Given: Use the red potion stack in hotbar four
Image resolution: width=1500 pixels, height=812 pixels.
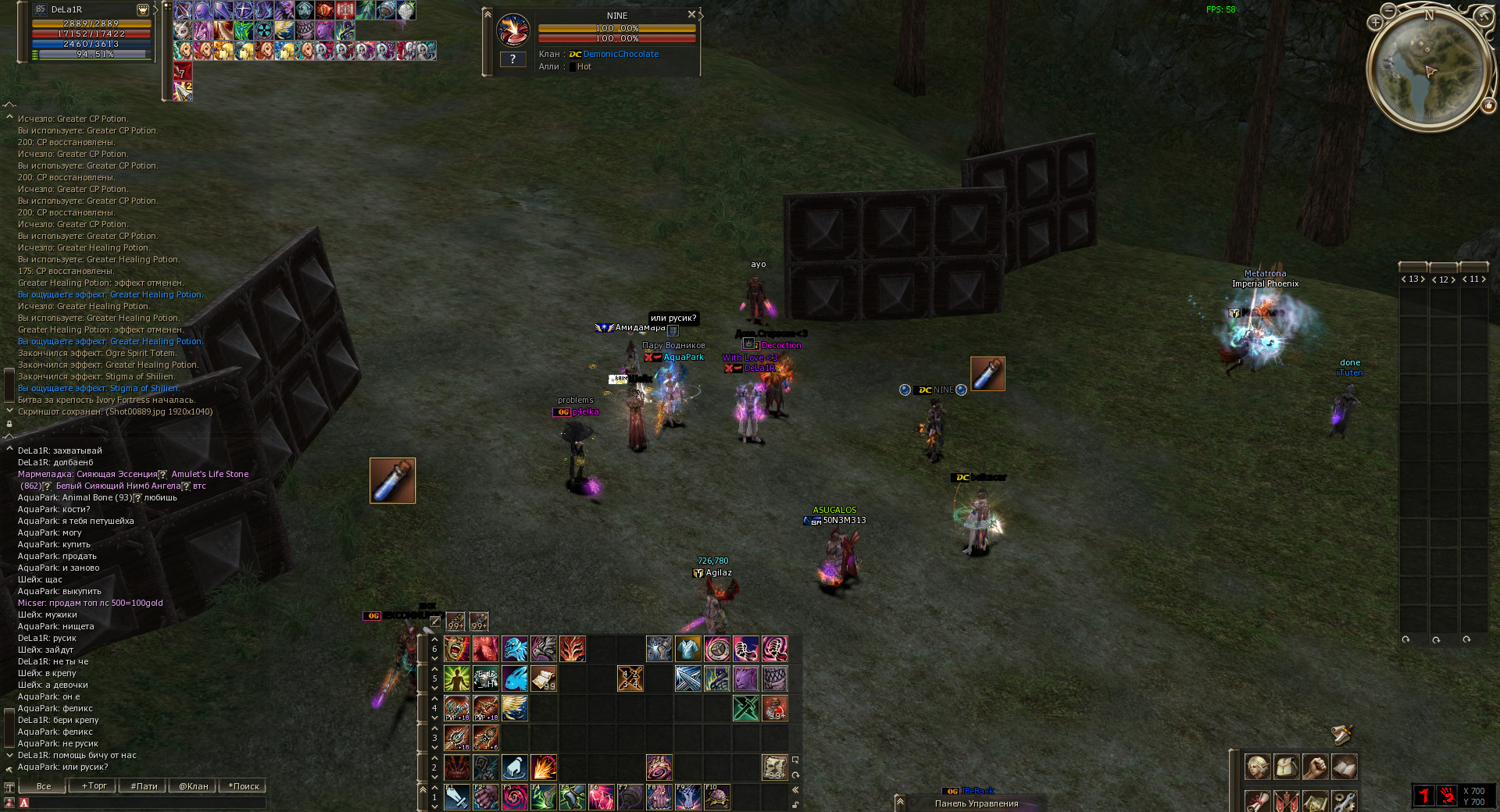Looking at the screenshot, I should (774, 708).
